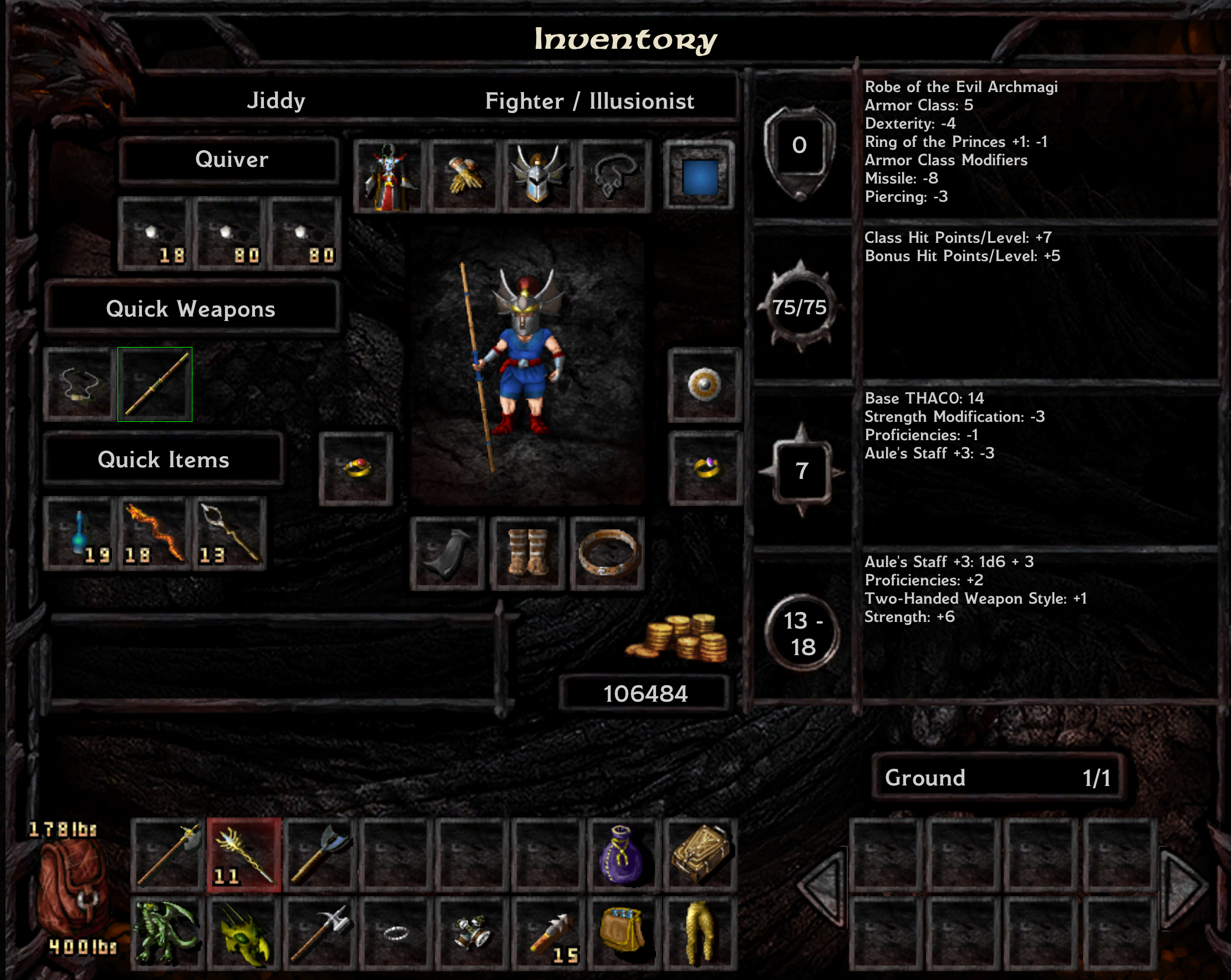1231x980 pixels.
Task: Open the blue character color swatch
Action: click(x=699, y=176)
